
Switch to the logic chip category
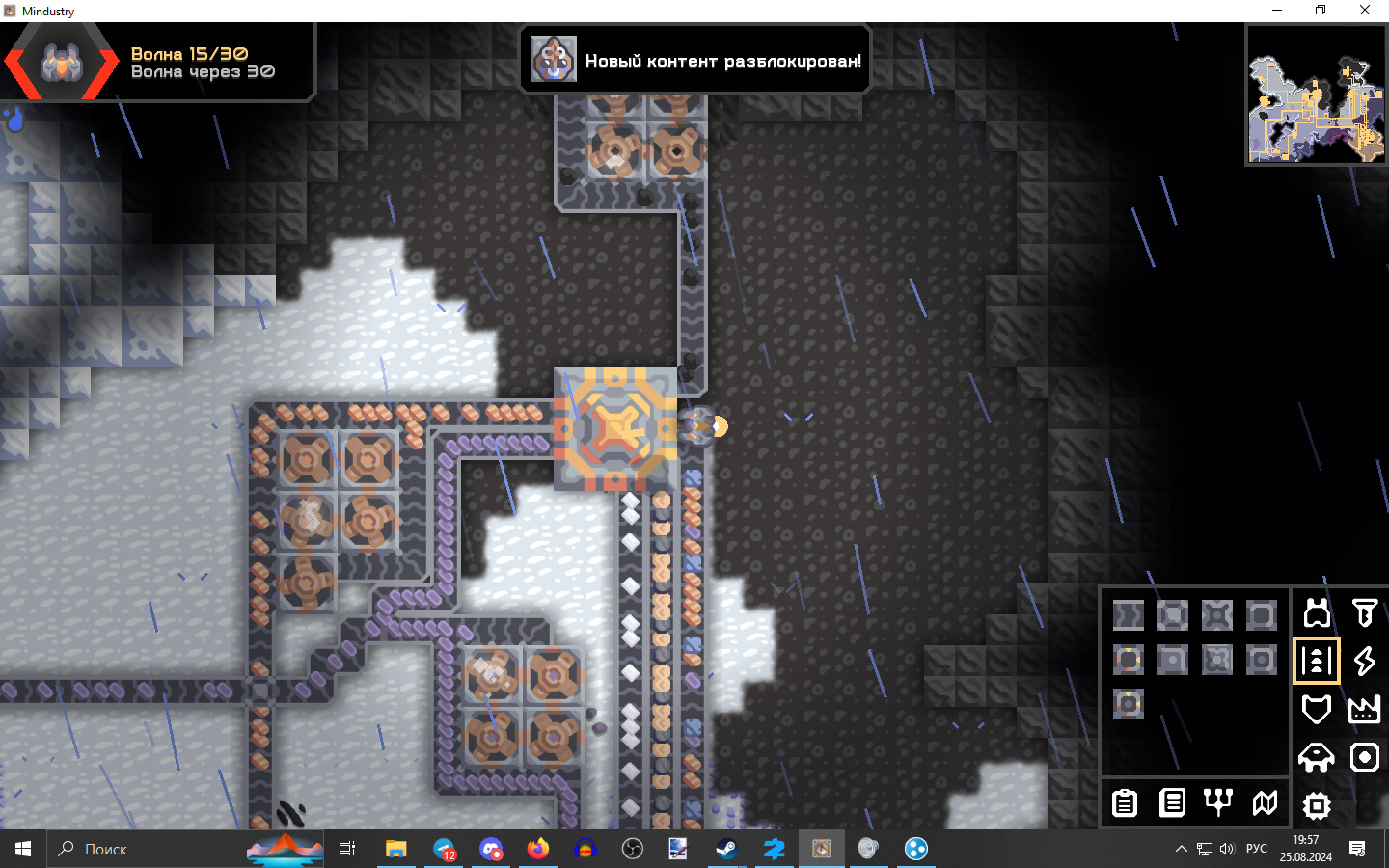point(1317,804)
